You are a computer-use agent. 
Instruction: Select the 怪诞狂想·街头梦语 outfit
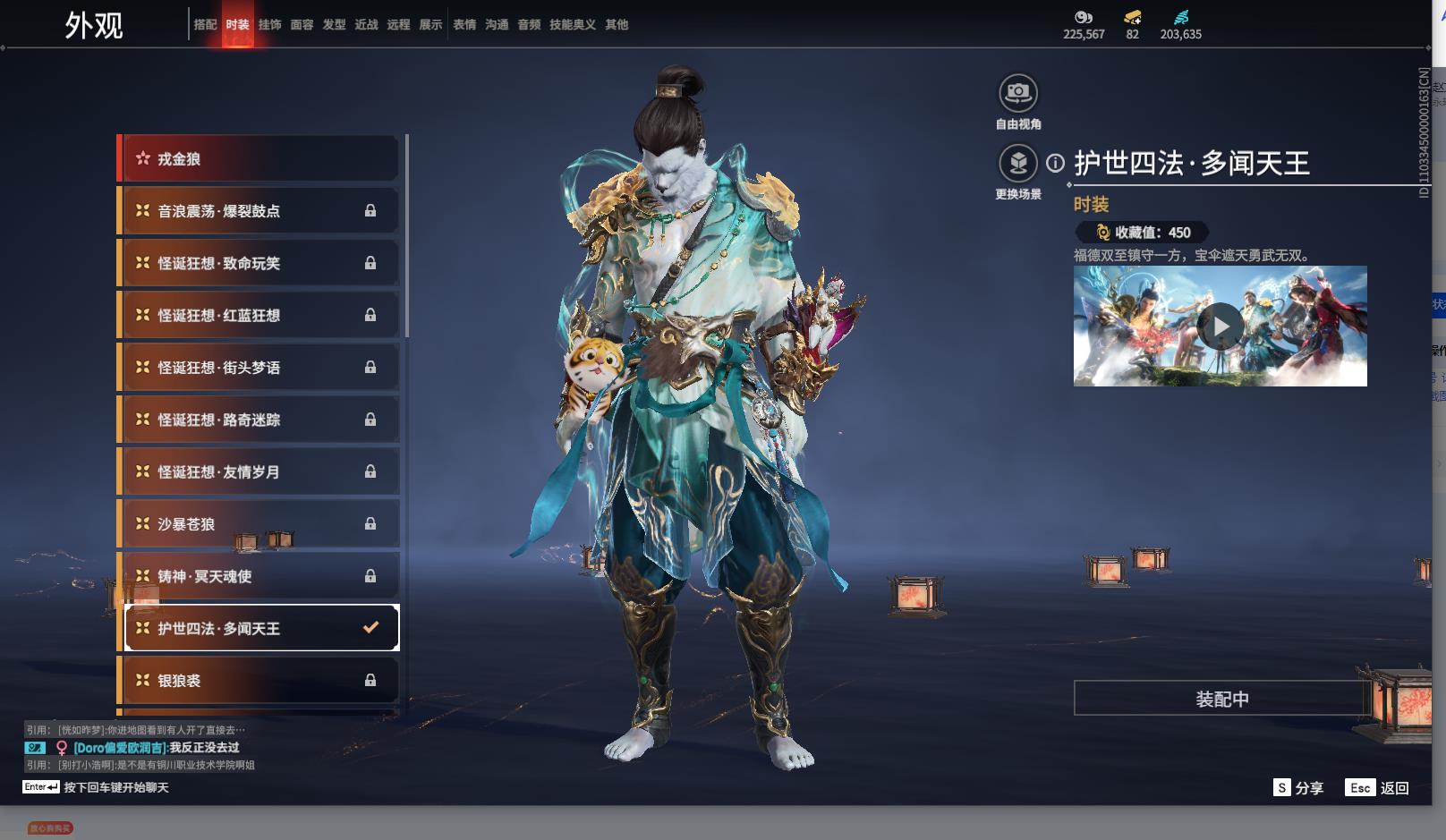click(259, 368)
